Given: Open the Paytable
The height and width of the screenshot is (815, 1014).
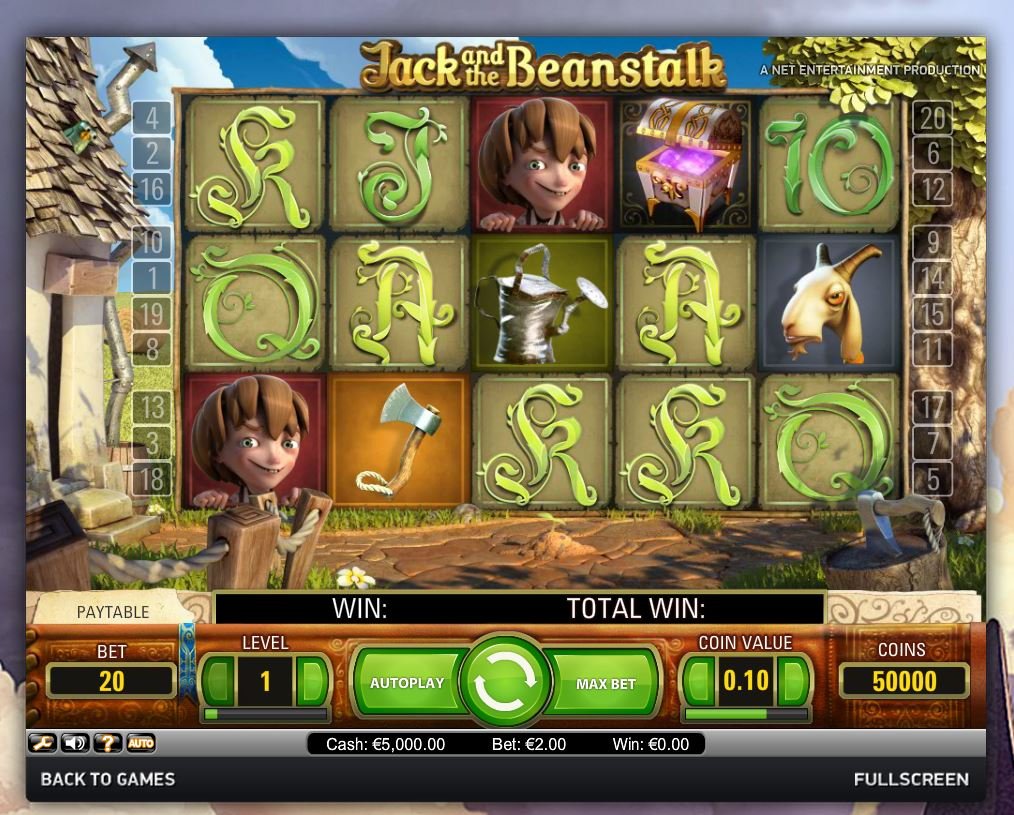Looking at the screenshot, I should click(x=113, y=611).
